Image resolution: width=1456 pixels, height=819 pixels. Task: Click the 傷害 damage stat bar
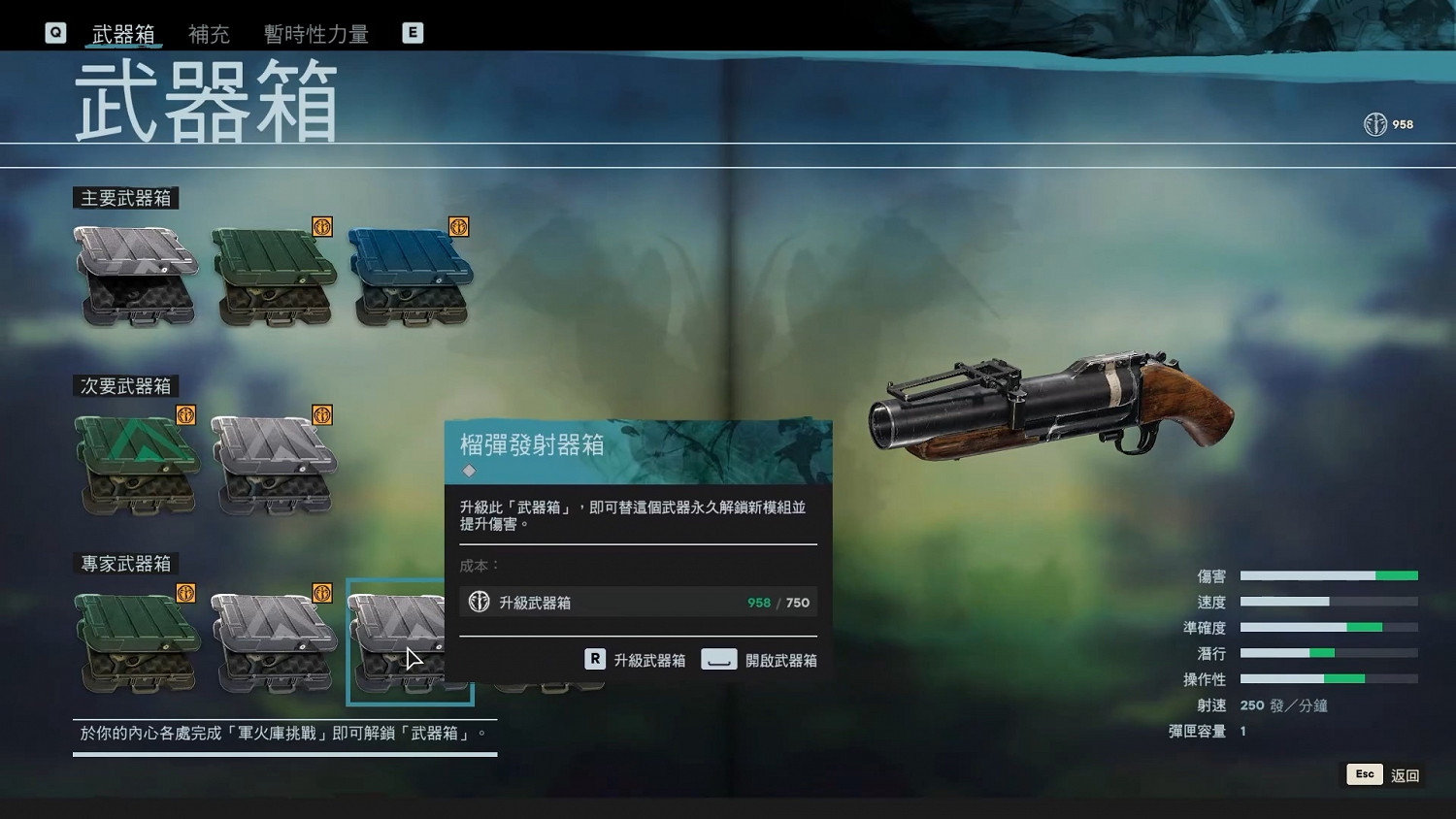[x=1330, y=575]
